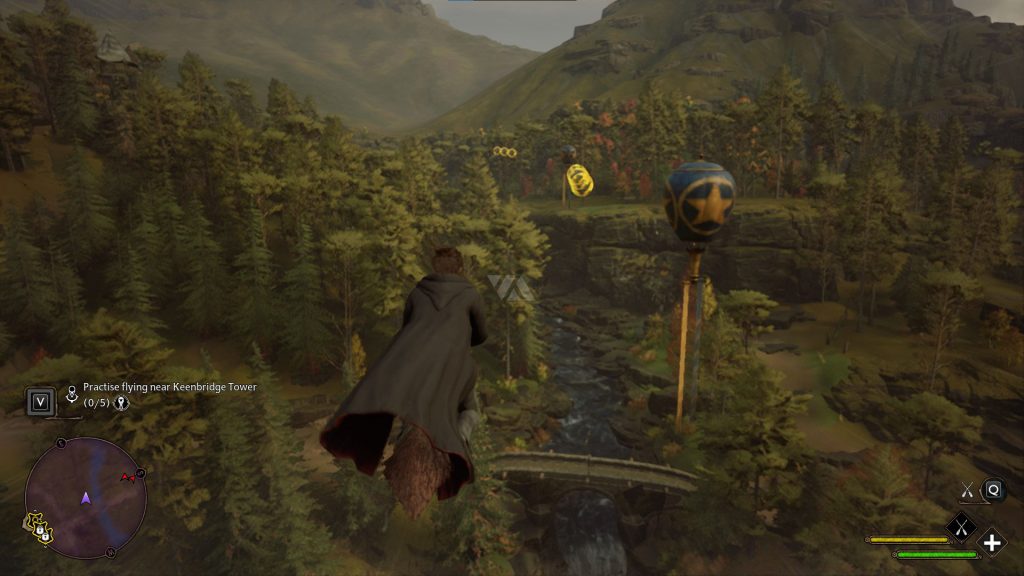Open the Keenbridge Tower flying quest tracker

coord(168,387)
